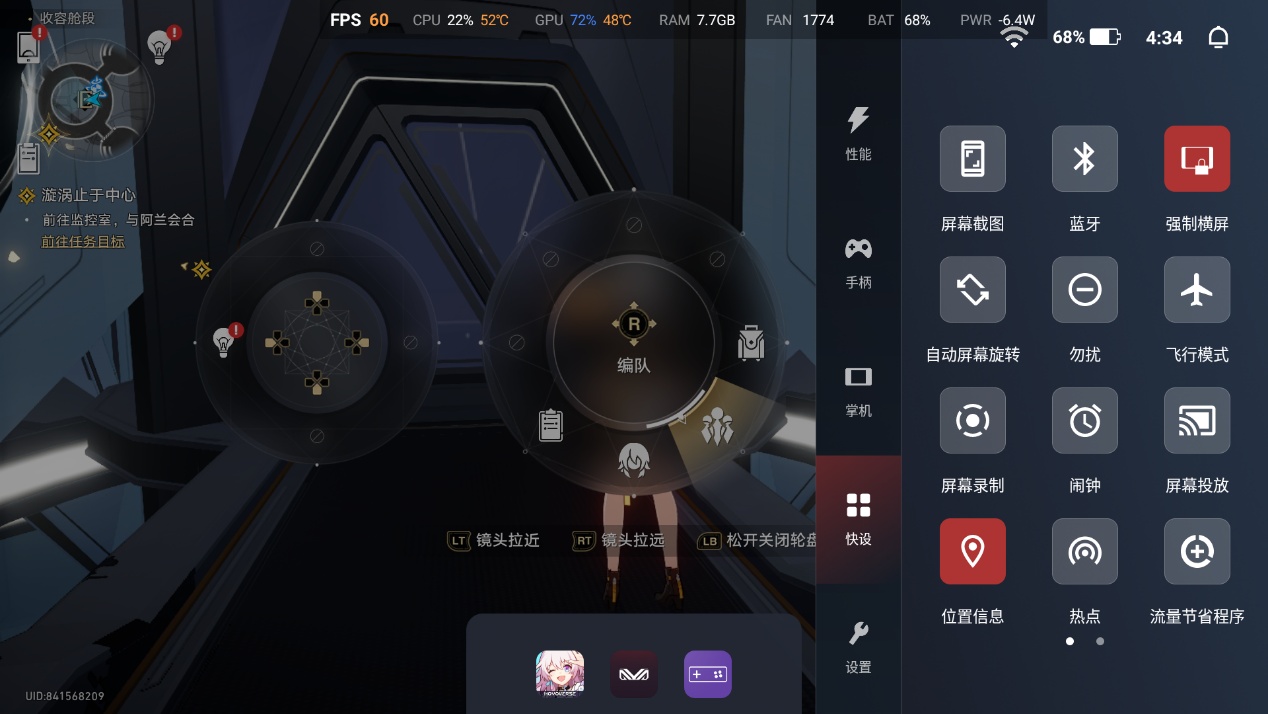Open the 设置 settings tab
This screenshot has height=714, width=1268.
click(x=858, y=646)
